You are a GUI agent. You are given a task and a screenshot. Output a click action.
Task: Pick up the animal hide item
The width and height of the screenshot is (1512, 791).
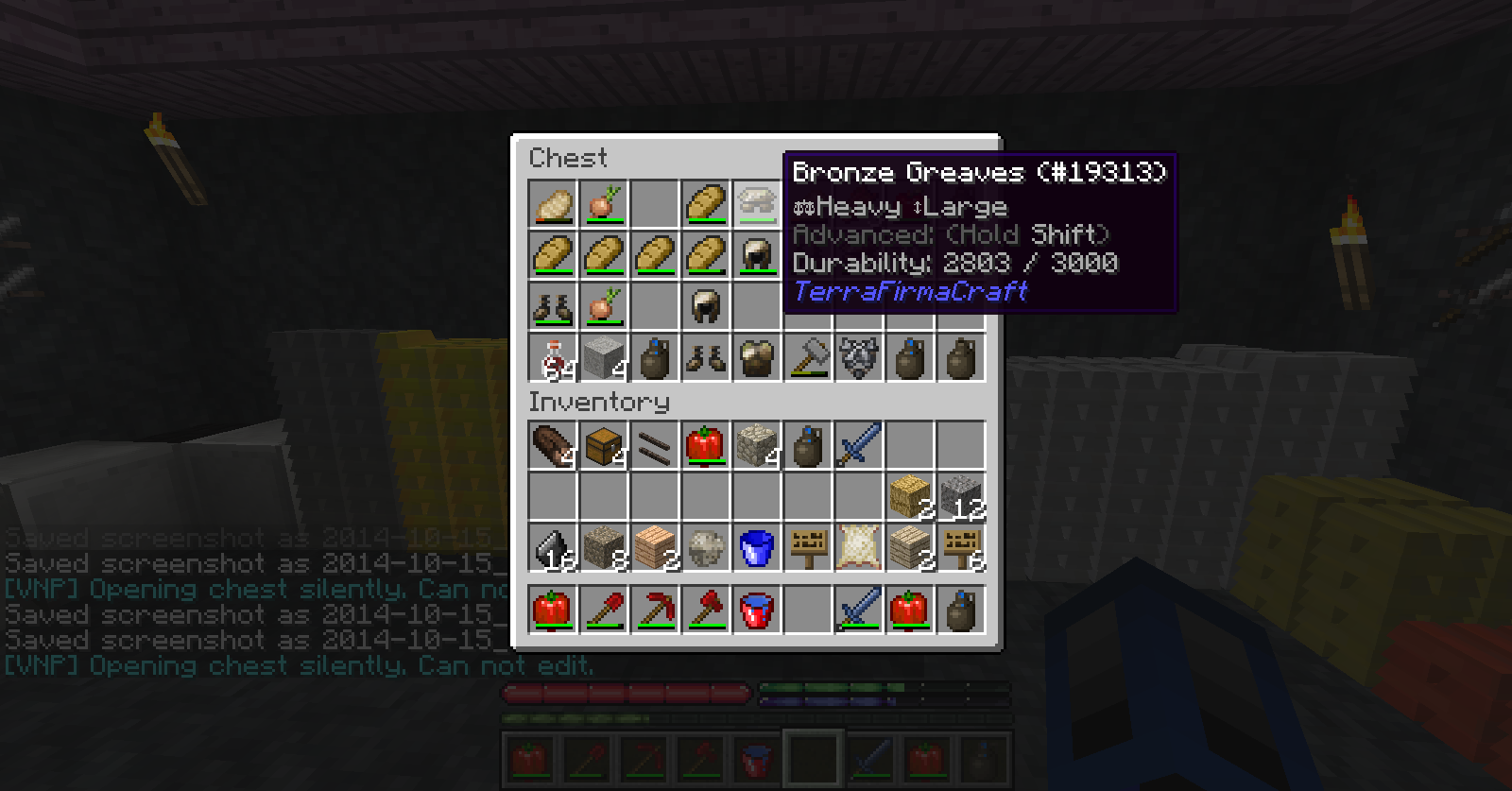point(859,547)
